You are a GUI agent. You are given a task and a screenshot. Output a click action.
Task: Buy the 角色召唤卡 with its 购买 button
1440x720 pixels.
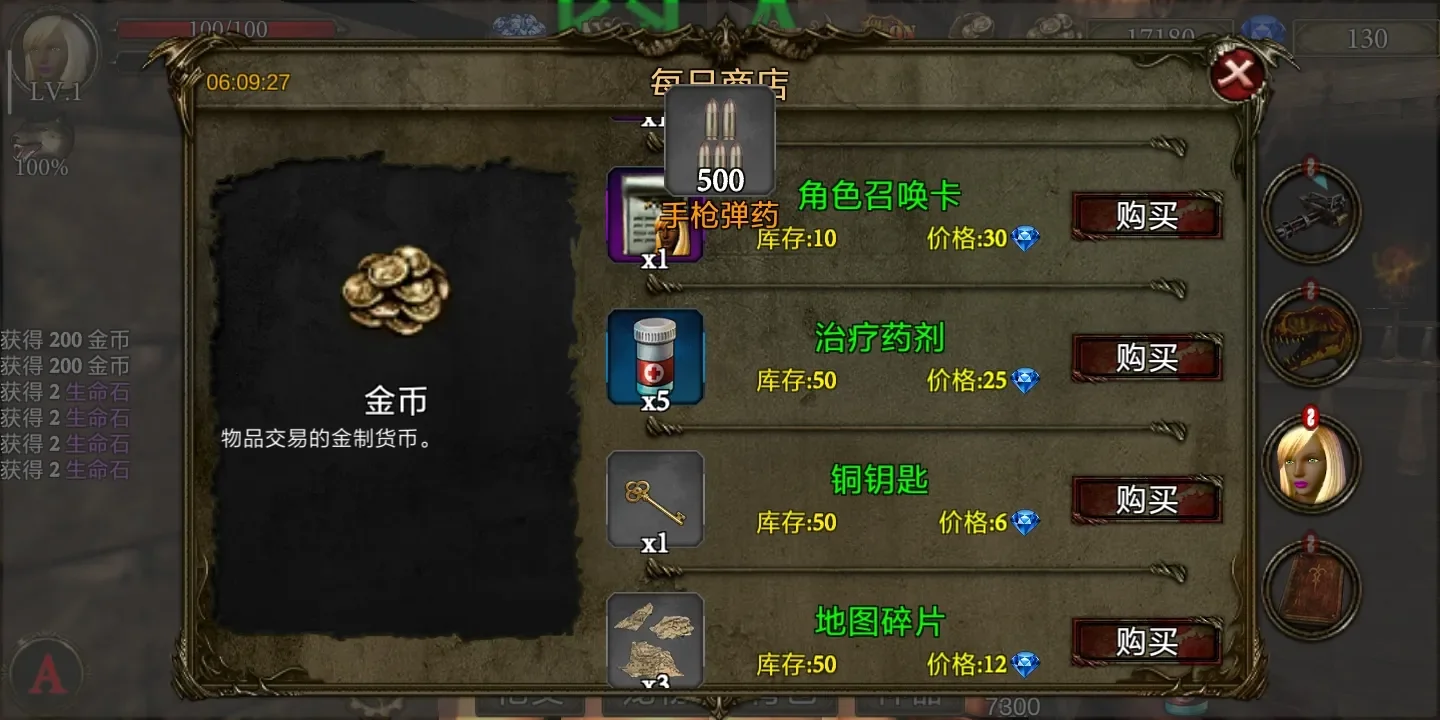point(1146,215)
